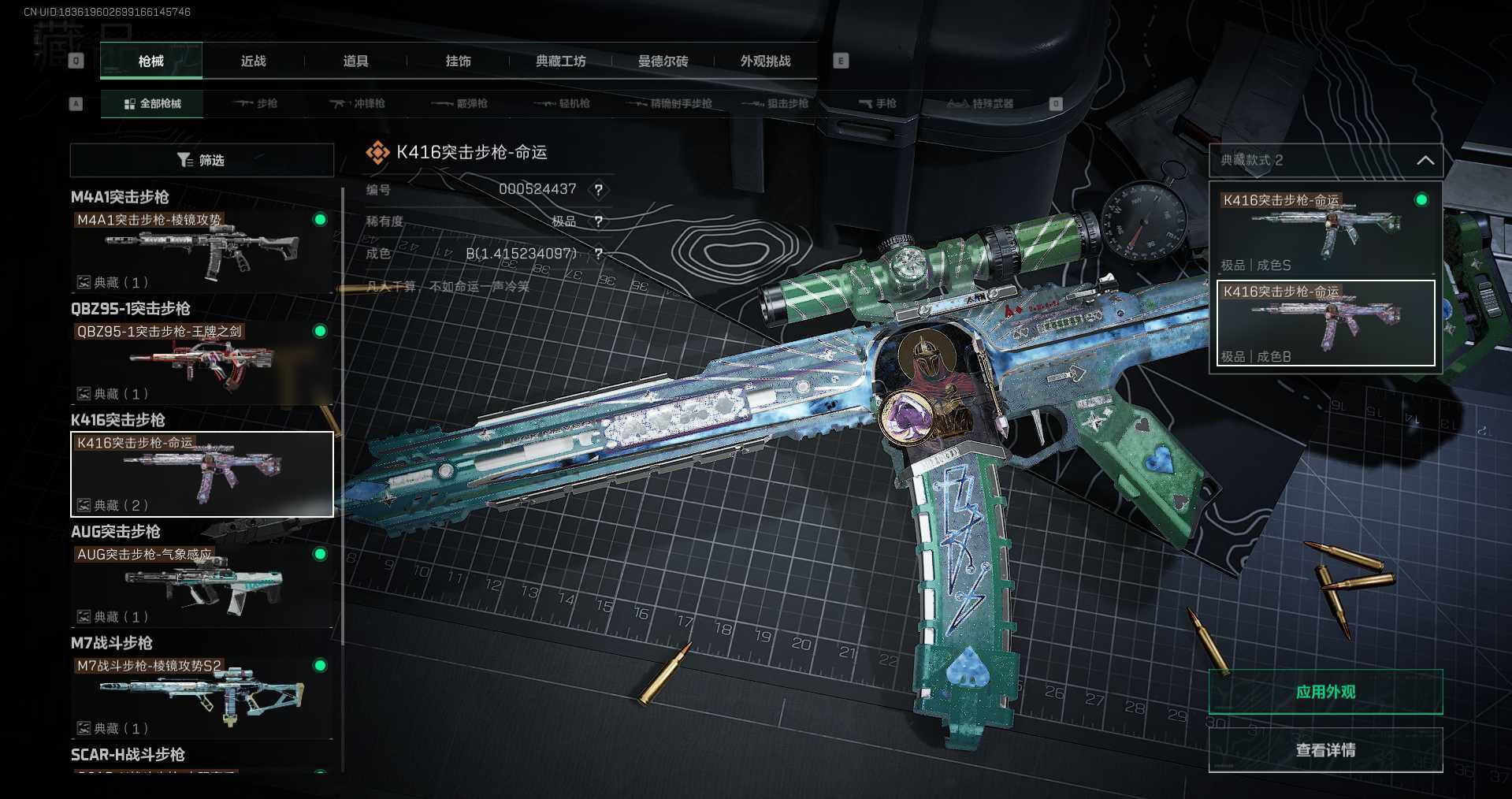Select the M4A1 棱镜攻势 skin thumbnail

202,251
